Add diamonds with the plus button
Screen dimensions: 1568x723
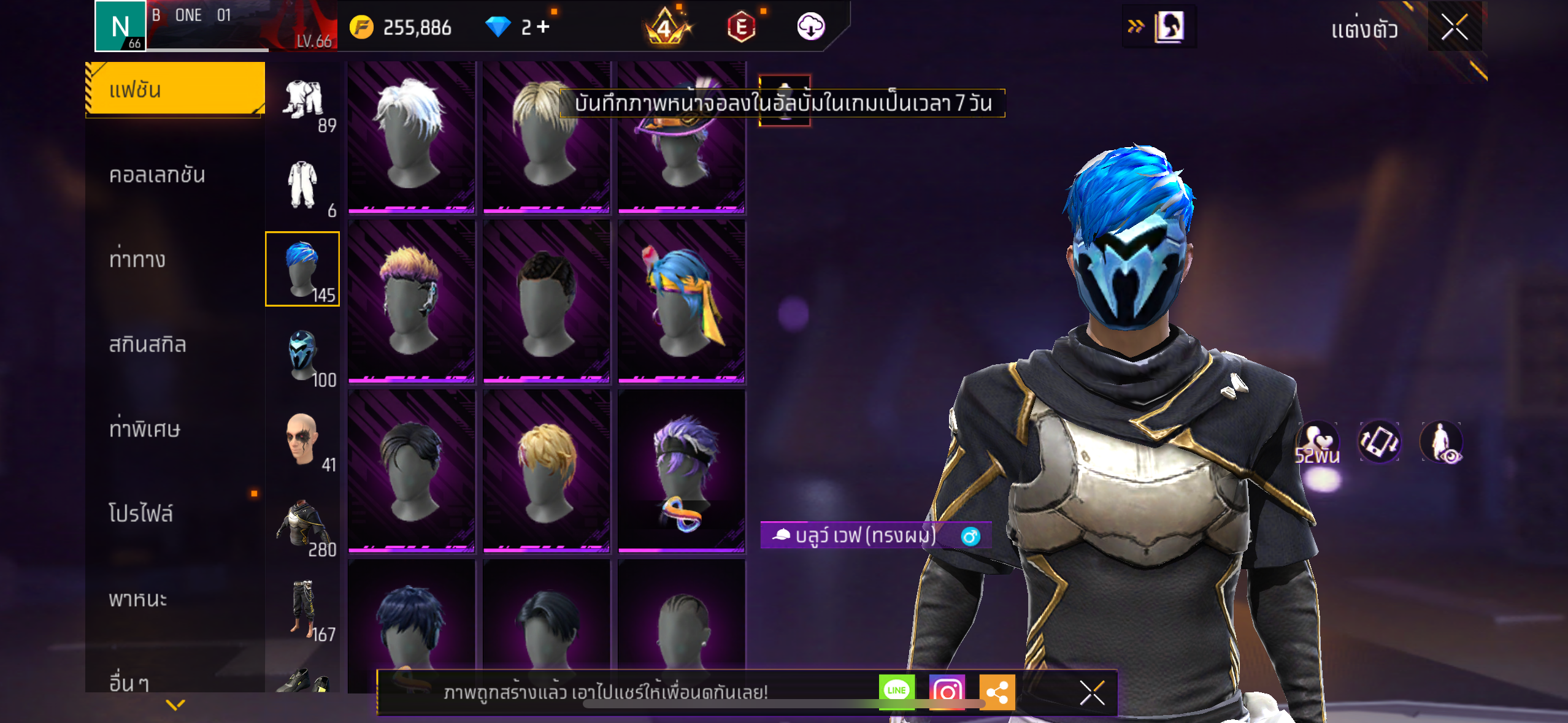pyautogui.click(x=544, y=27)
